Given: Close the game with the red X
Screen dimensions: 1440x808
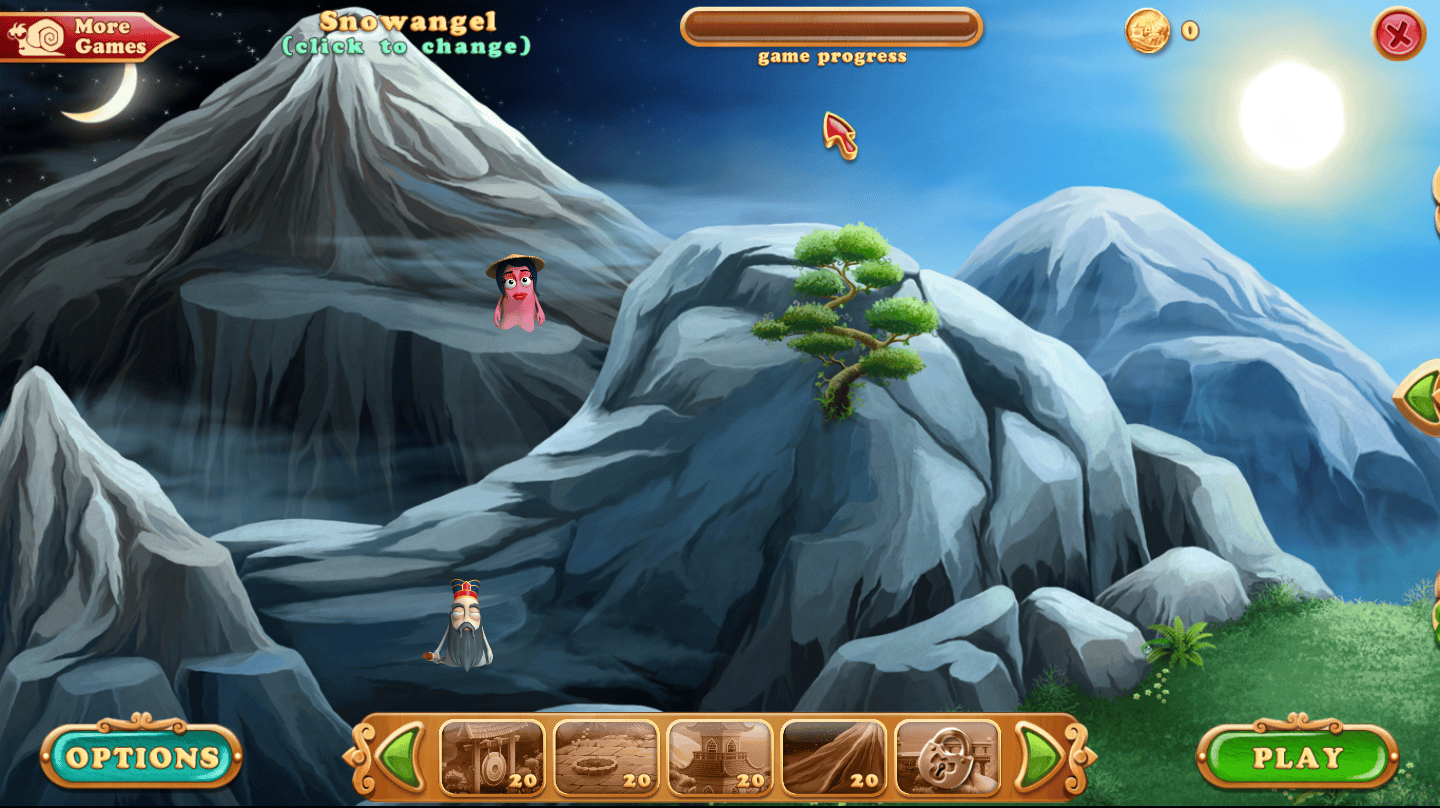Looking at the screenshot, I should 1398,35.
